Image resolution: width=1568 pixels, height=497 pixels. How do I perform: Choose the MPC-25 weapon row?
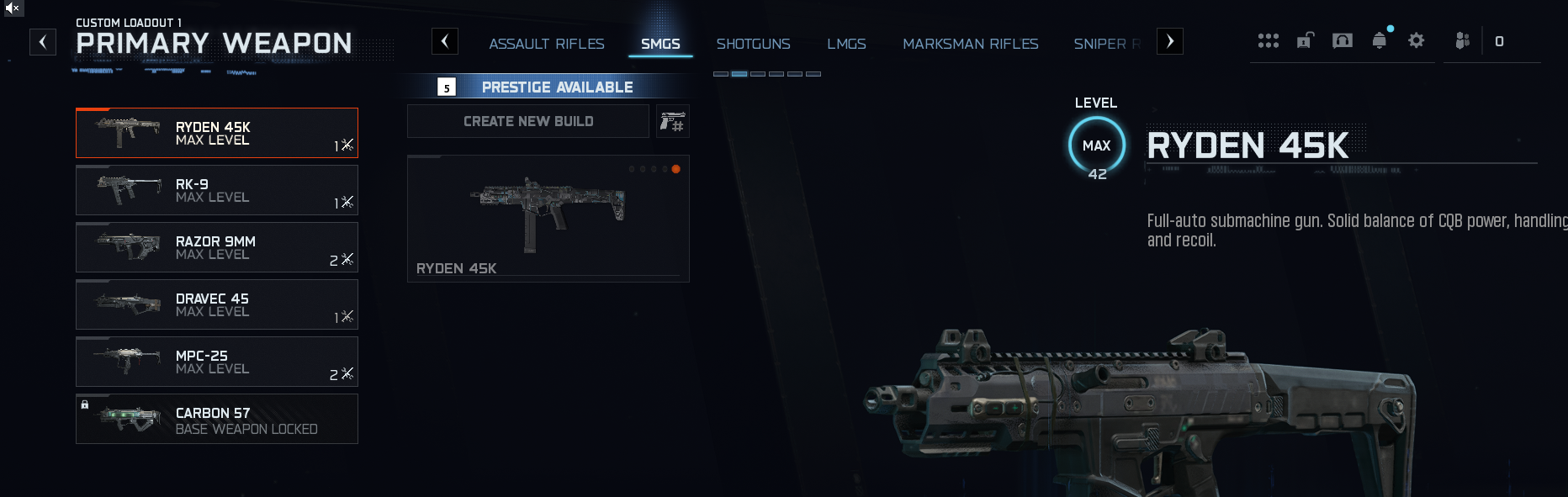[x=217, y=362]
